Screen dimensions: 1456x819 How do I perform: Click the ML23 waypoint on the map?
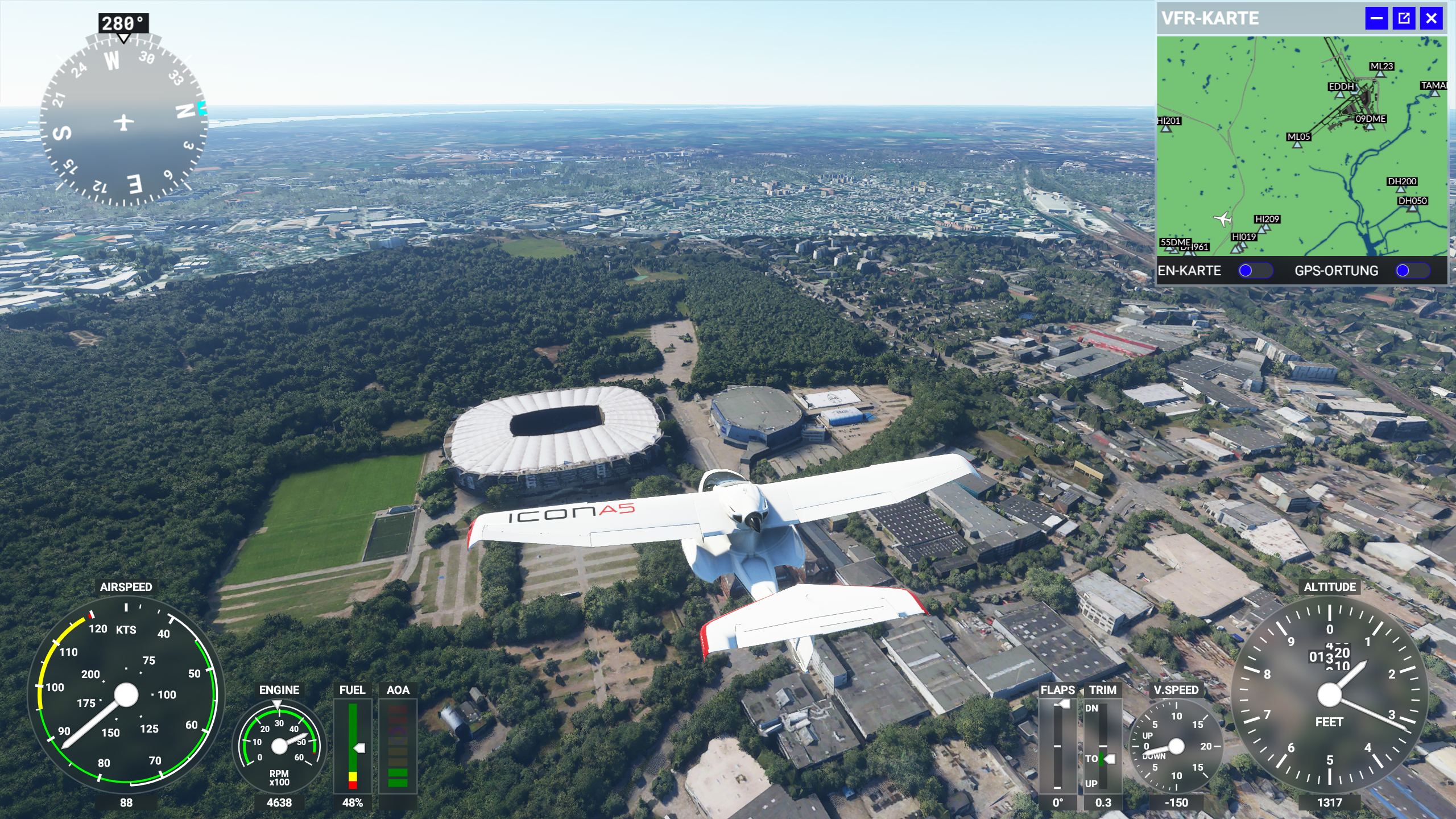(x=1380, y=74)
